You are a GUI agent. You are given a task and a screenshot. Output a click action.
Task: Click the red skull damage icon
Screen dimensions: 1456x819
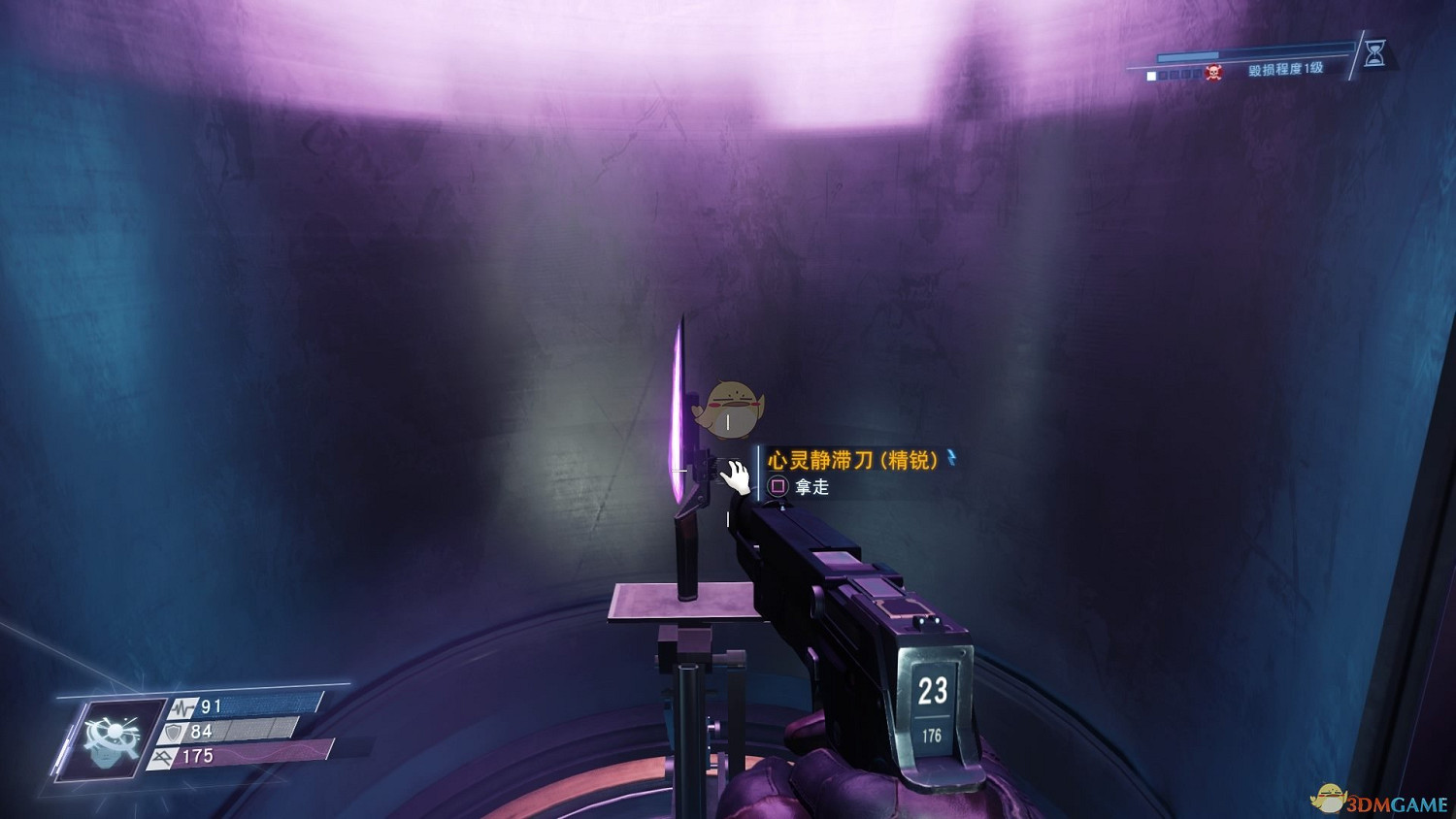(1213, 72)
